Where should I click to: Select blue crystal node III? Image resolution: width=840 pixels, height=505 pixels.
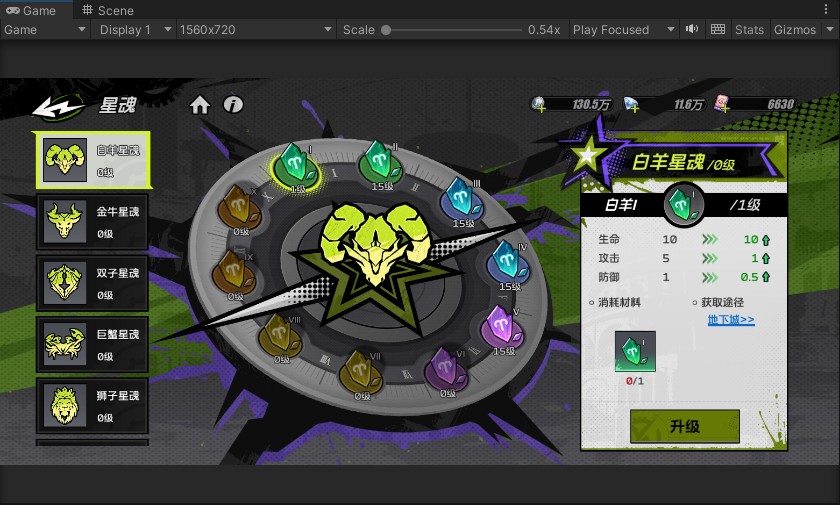click(x=459, y=195)
